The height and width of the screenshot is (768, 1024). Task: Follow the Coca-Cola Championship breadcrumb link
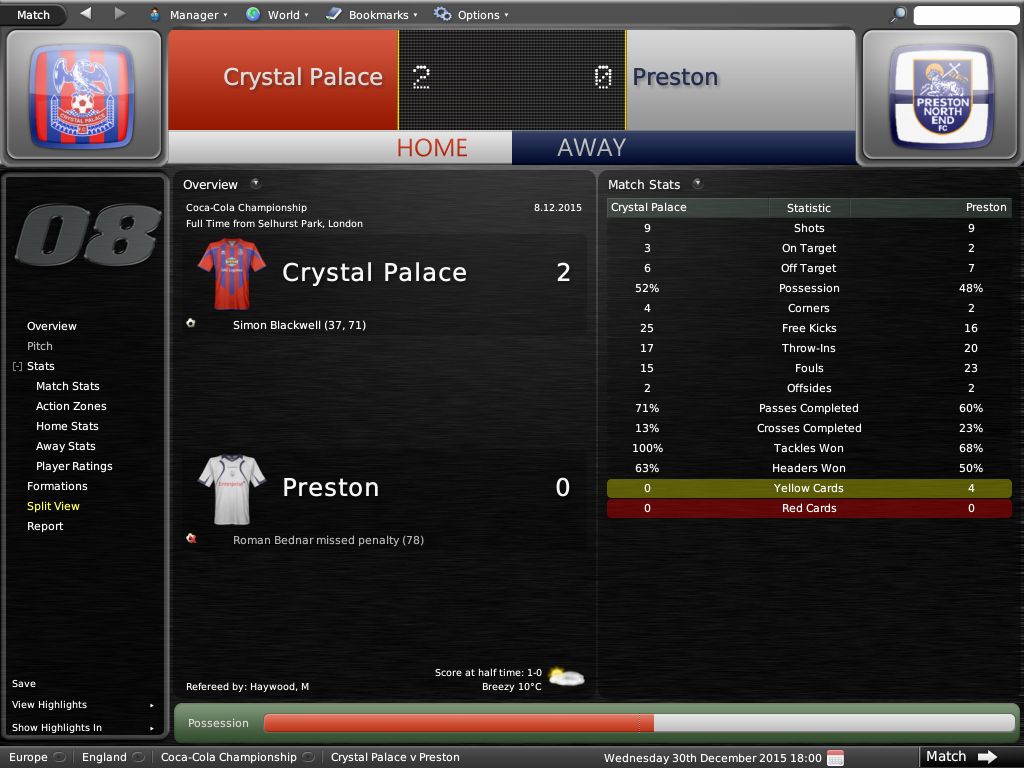[x=229, y=757]
